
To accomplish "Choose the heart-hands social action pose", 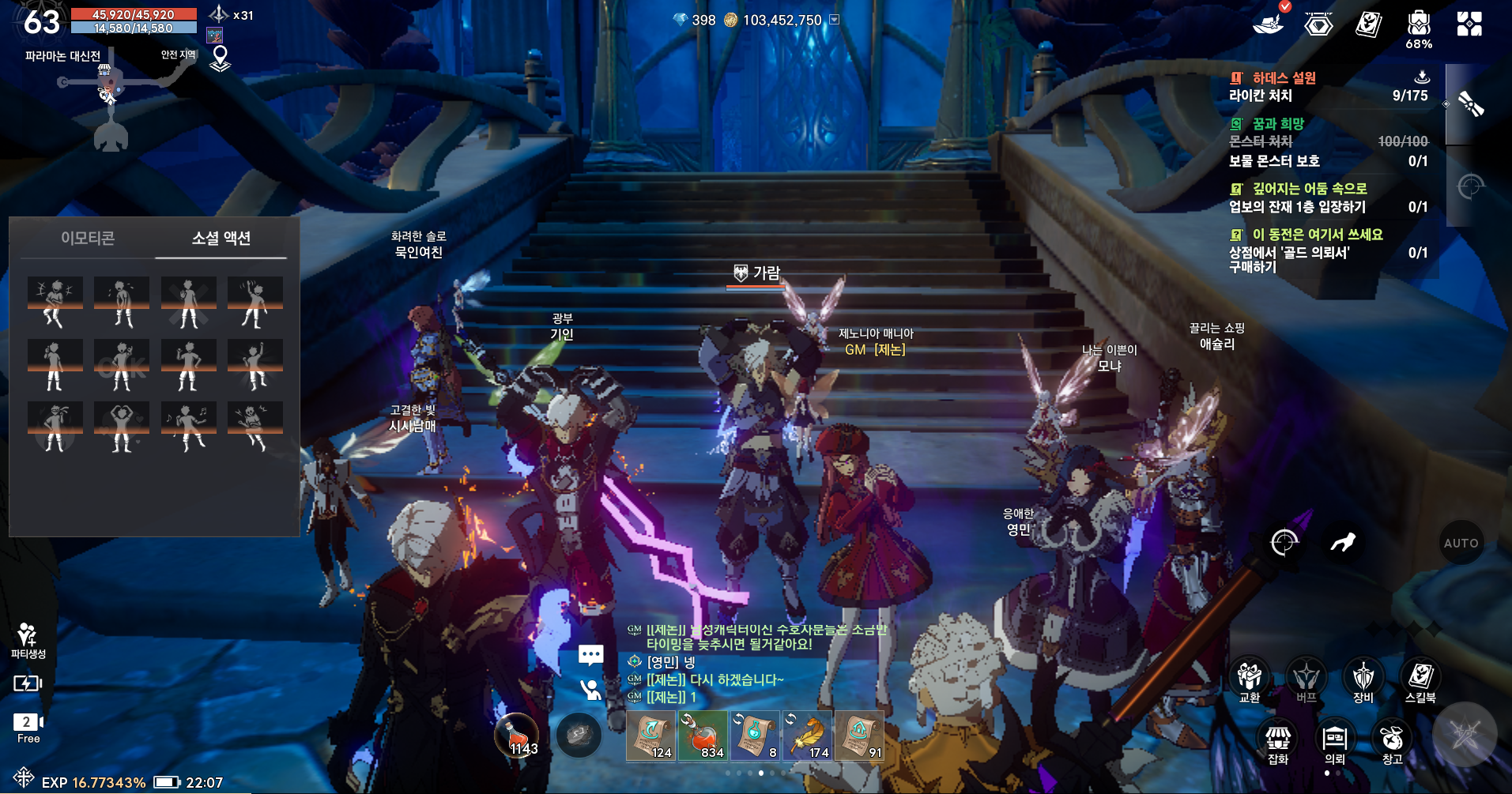I will tap(121, 427).
